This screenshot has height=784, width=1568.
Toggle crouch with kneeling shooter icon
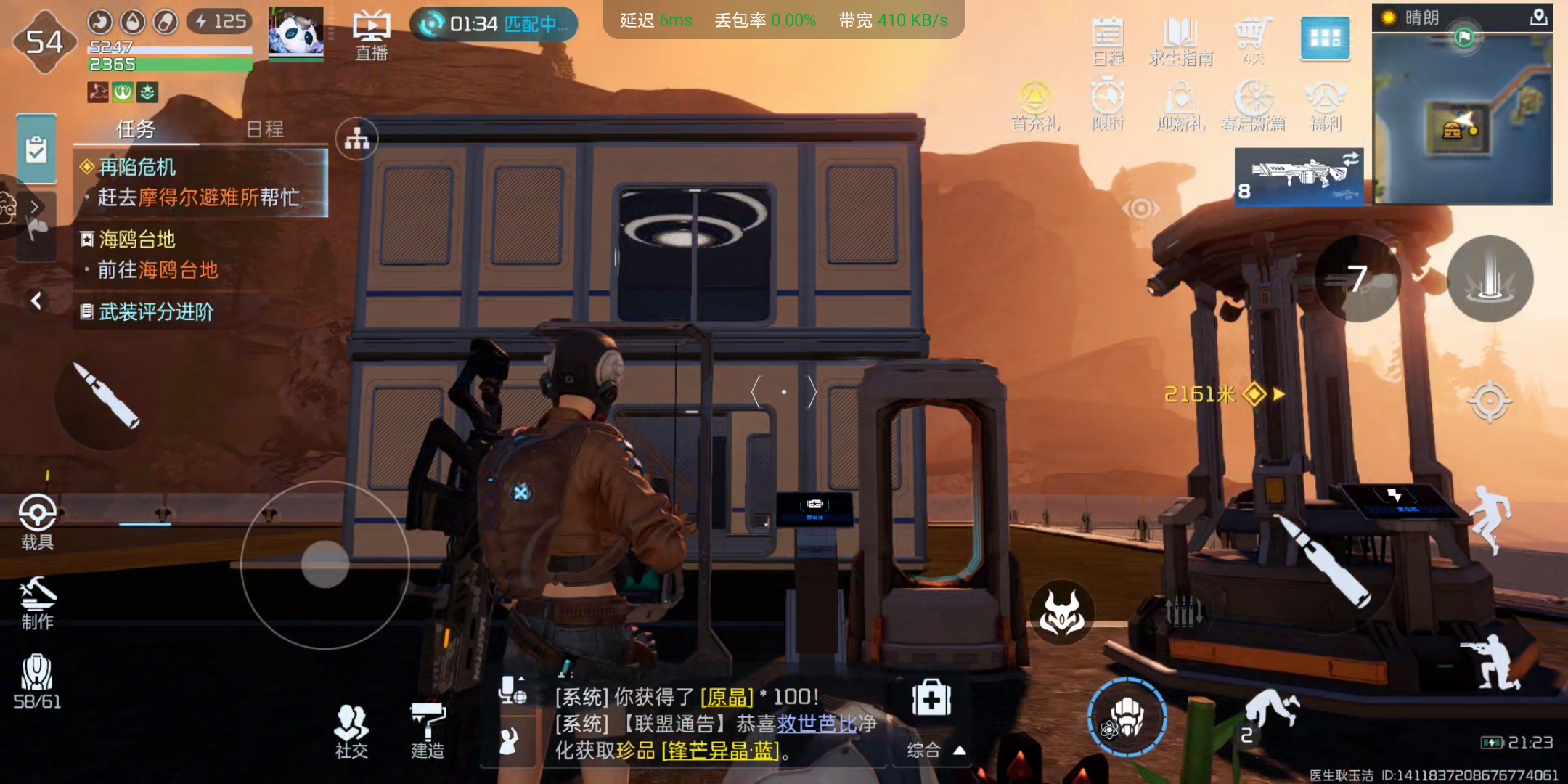[x=1490, y=662]
